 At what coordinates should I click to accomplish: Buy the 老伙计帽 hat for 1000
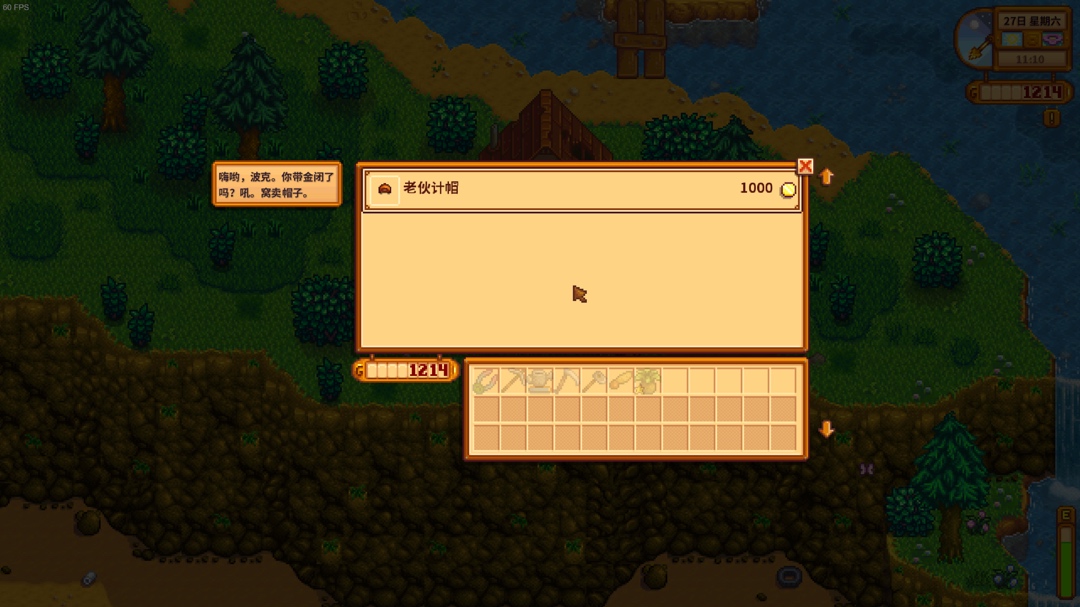pyautogui.click(x=581, y=189)
